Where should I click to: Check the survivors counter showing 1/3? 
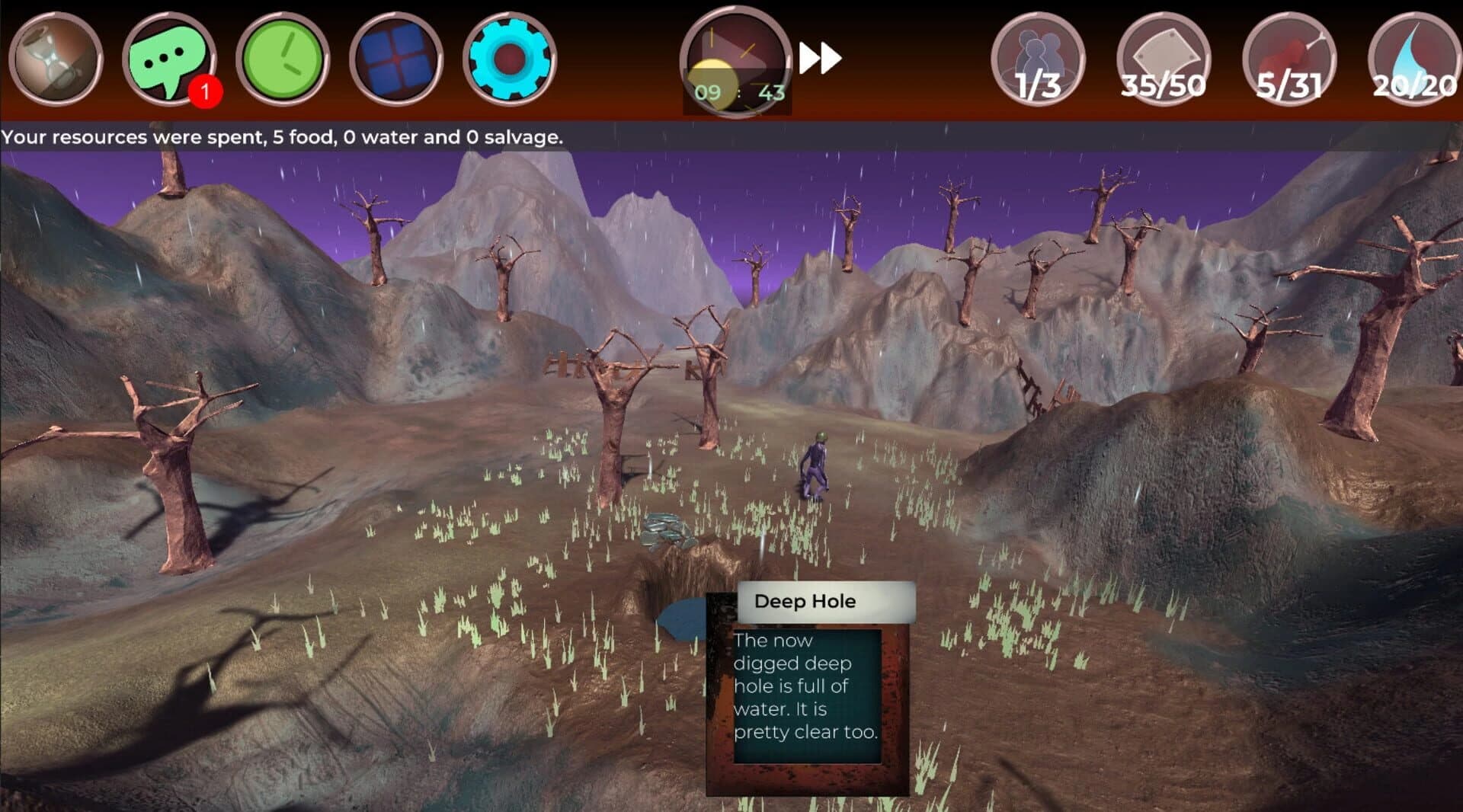pos(1041,59)
